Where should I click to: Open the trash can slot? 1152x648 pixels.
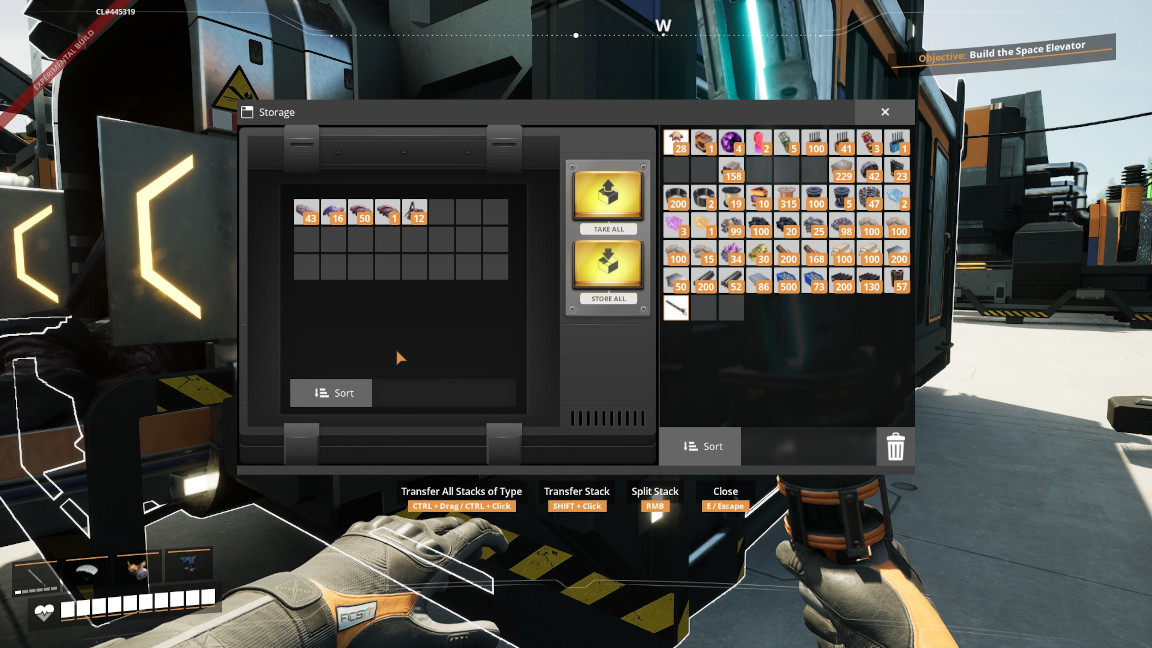coord(895,446)
